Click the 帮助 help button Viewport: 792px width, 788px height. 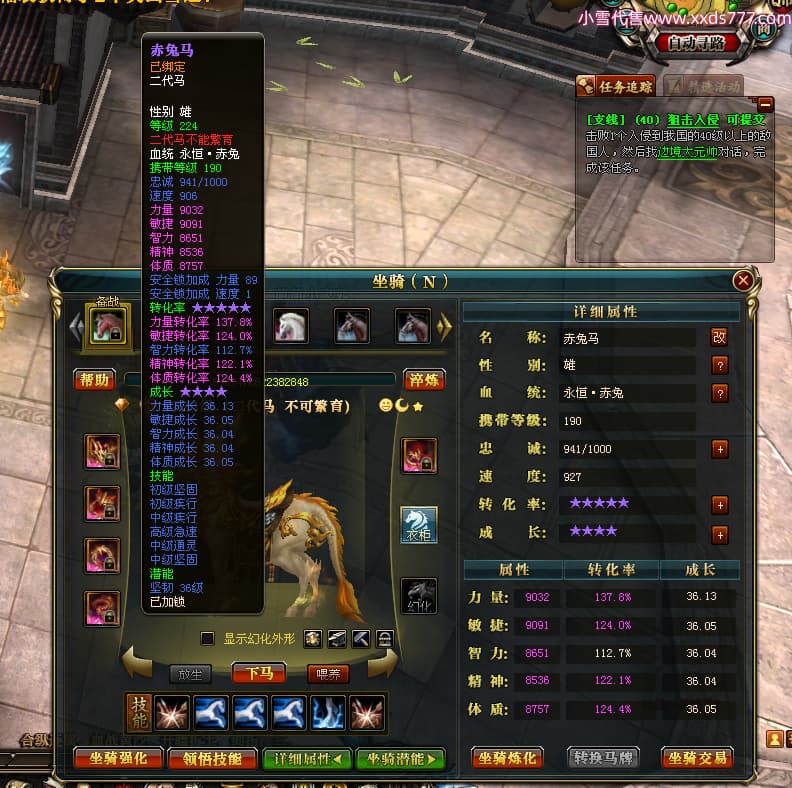93,380
